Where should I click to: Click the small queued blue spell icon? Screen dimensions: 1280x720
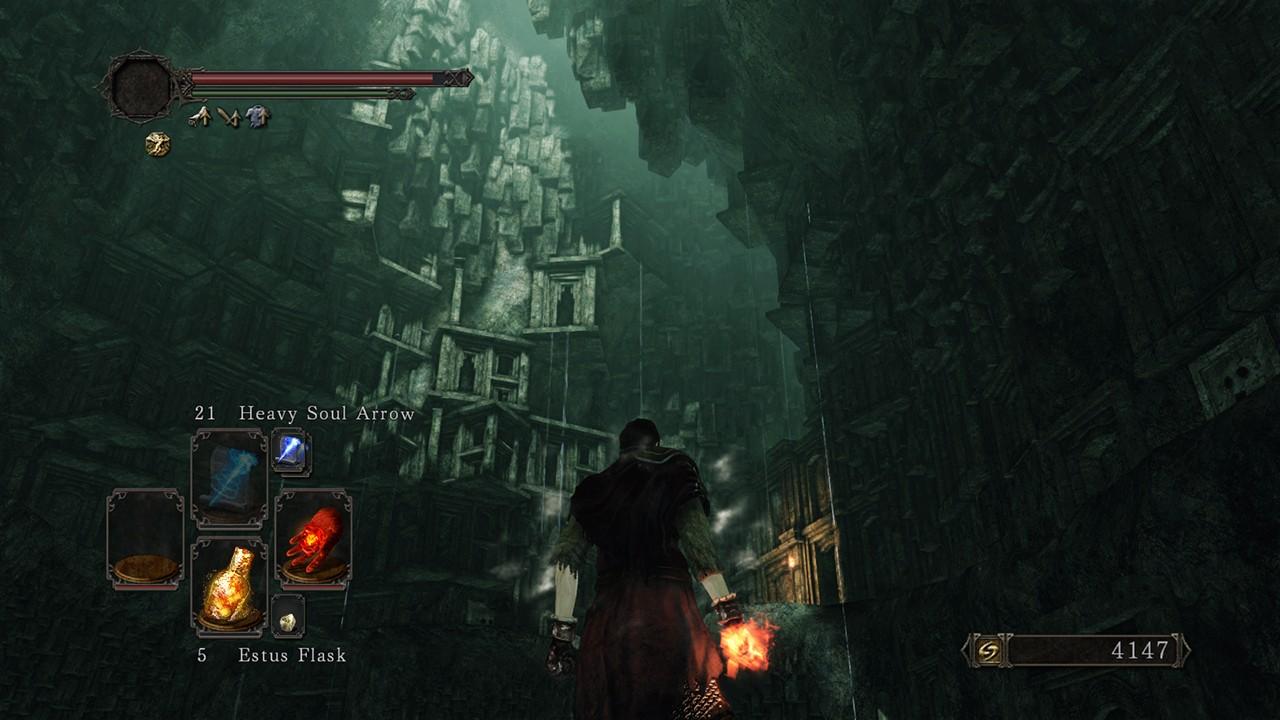tap(290, 452)
